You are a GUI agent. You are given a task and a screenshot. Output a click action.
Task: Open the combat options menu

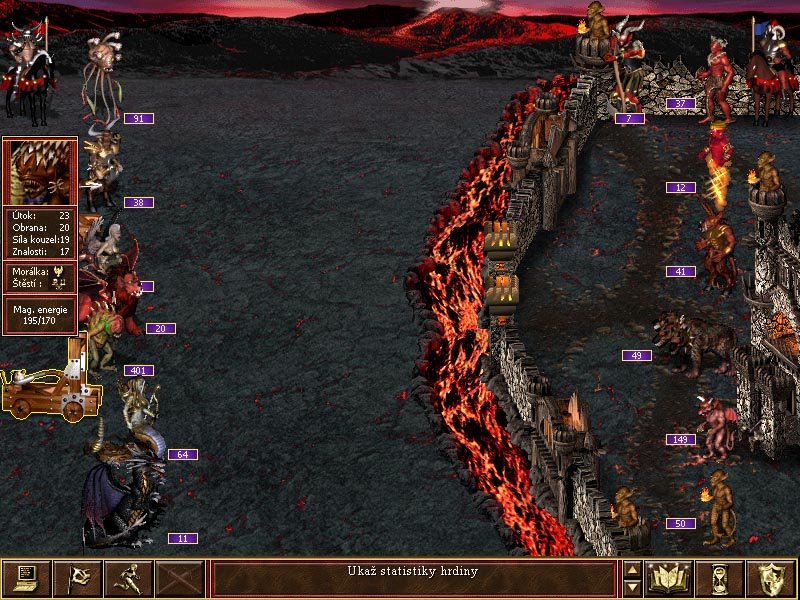tap(27, 578)
